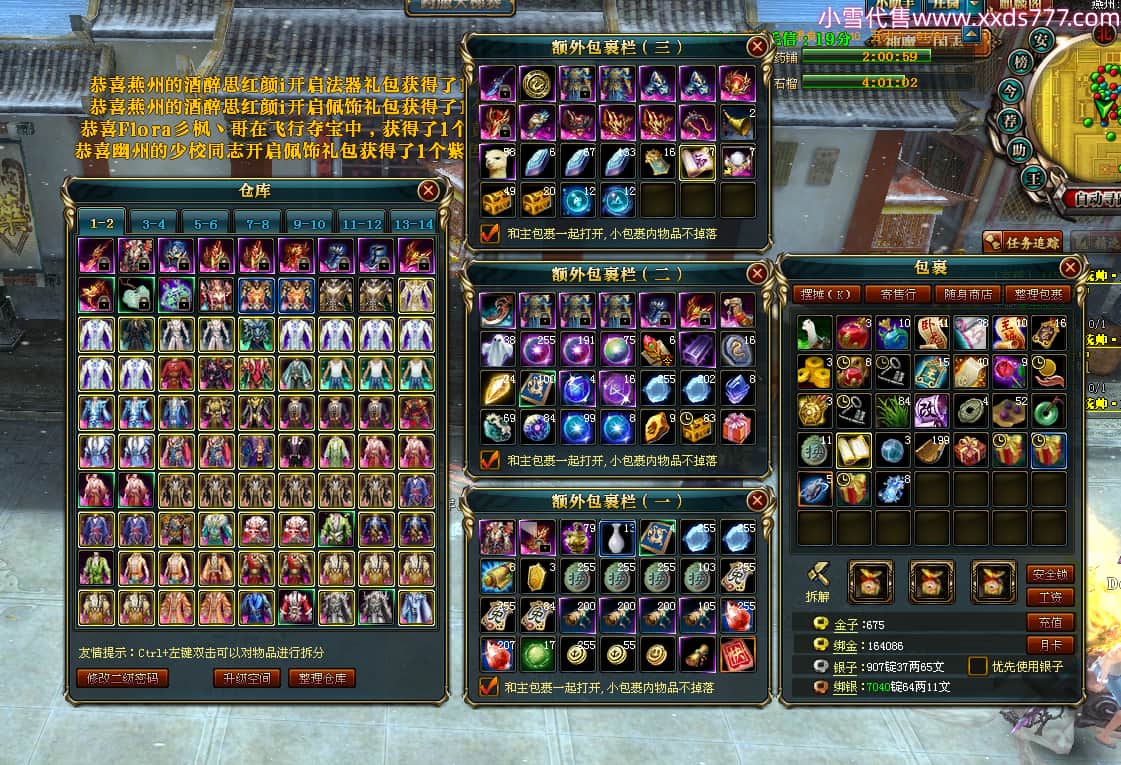
Task: Click the 修改二级密码 button
Action: 122,678
